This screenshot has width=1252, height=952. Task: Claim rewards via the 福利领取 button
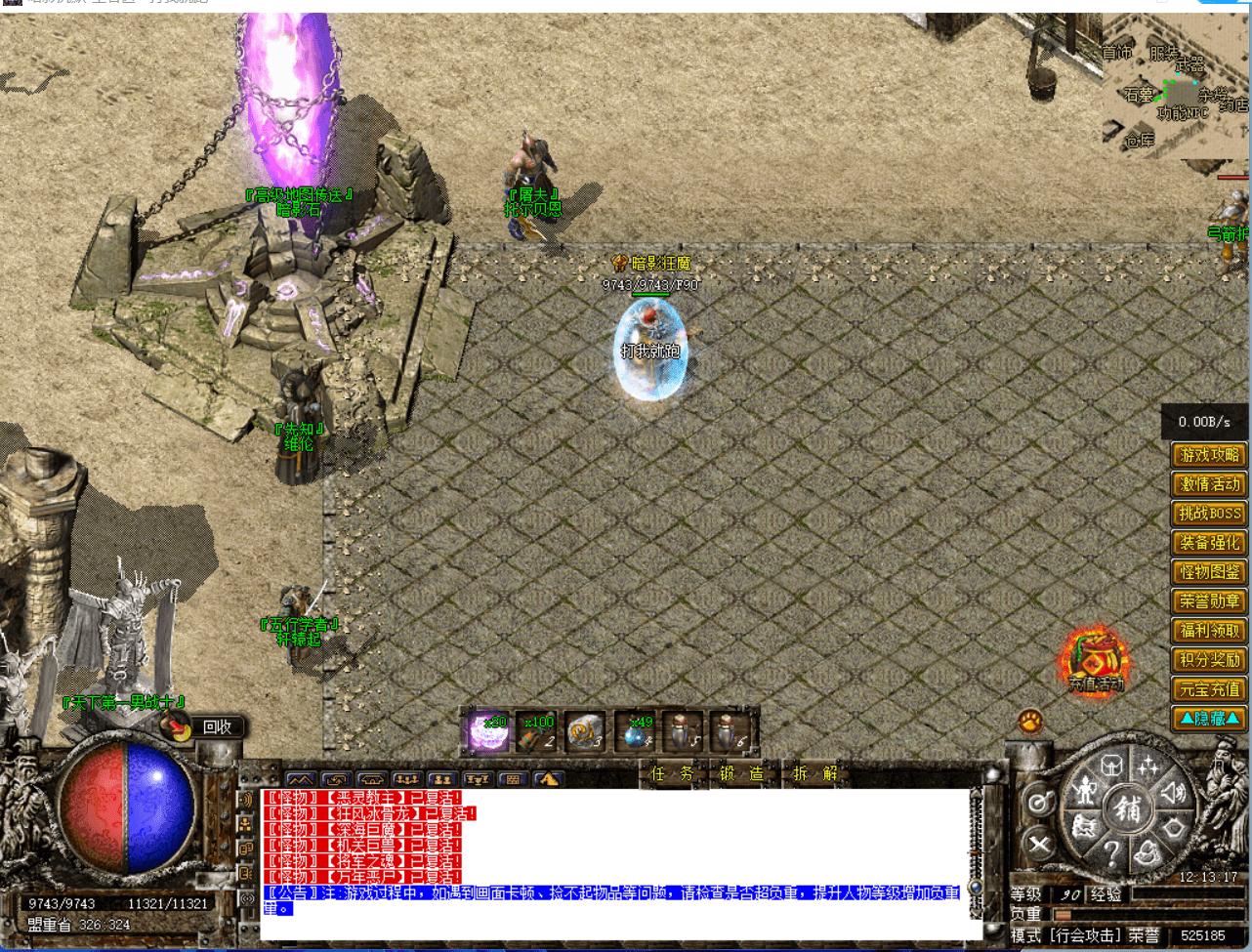click(1209, 631)
